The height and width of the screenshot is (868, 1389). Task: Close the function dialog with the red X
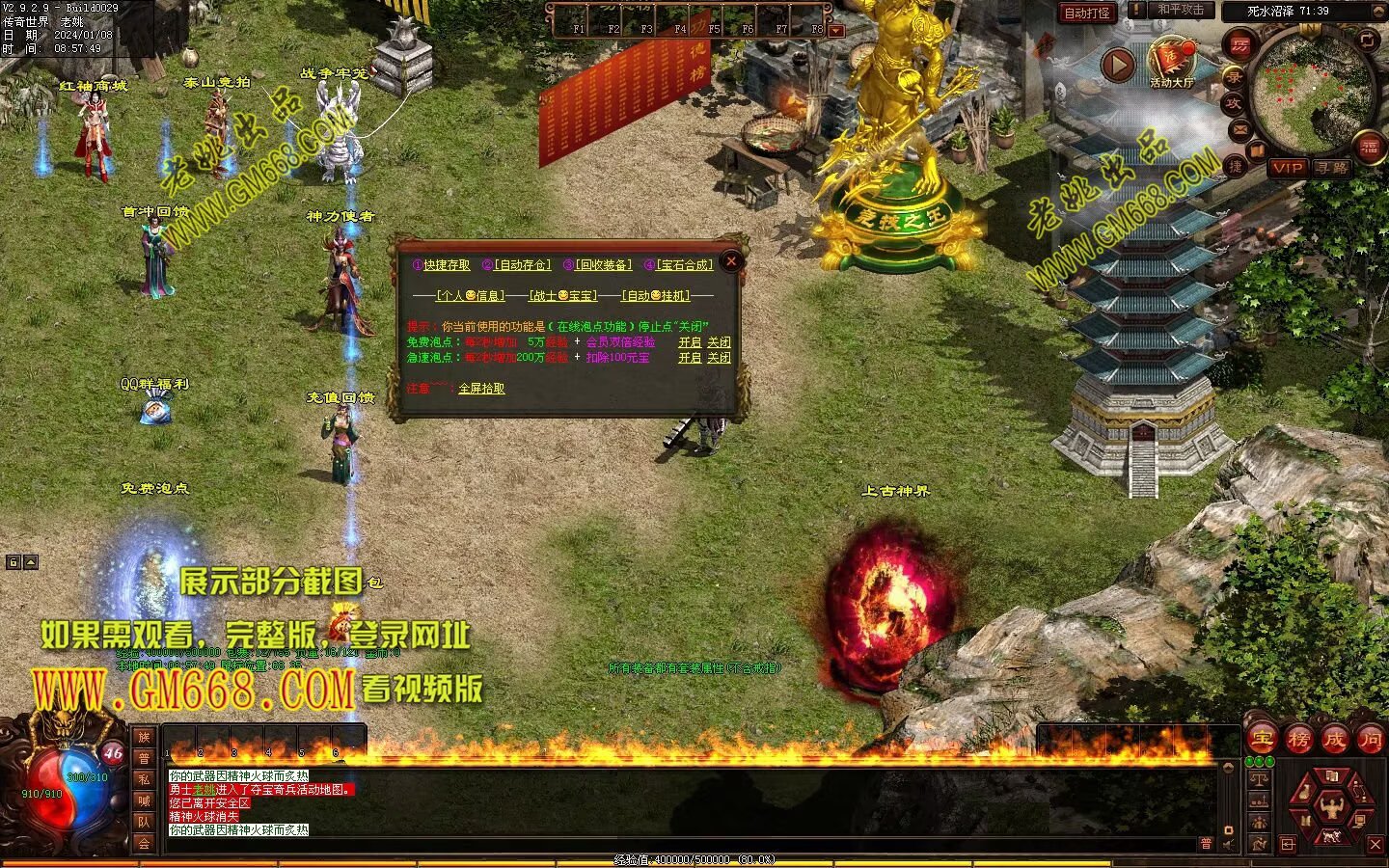click(731, 260)
